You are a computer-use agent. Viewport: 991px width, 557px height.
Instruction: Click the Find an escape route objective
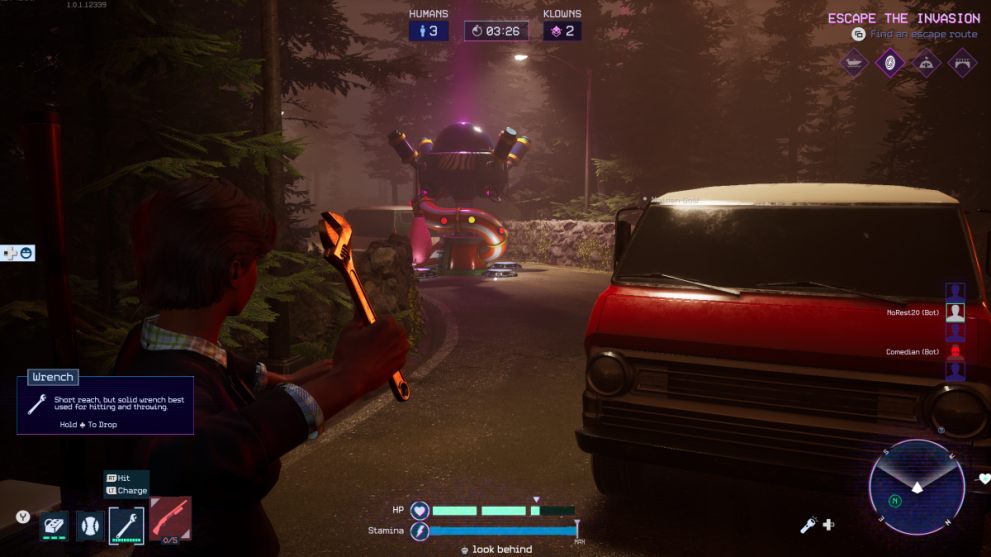(x=922, y=34)
